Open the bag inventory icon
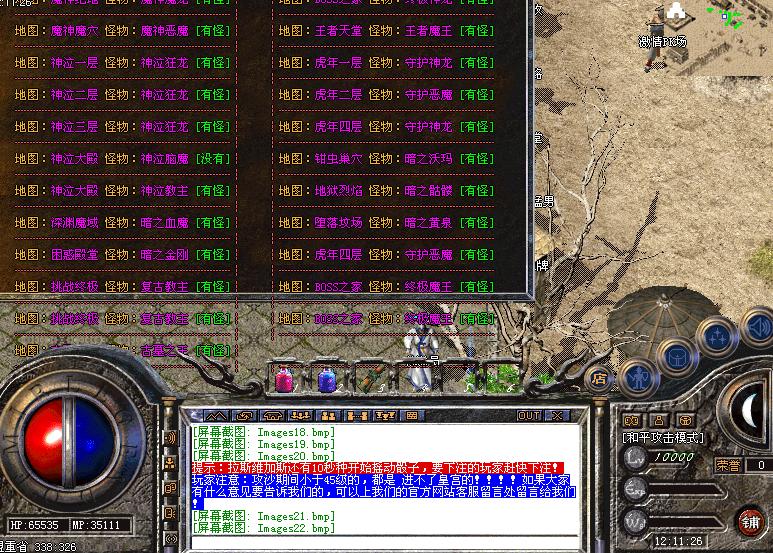Image resolution: width=773 pixels, height=553 pixels. click(677, 354)
